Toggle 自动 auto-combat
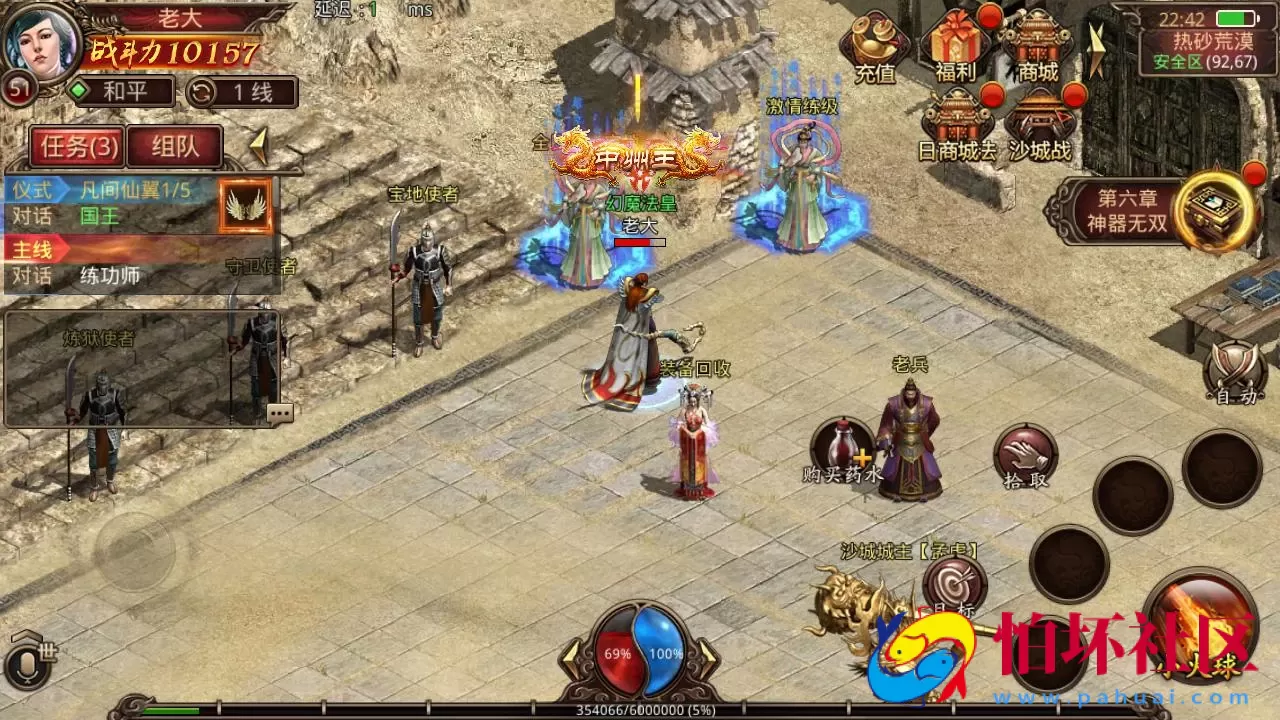 1234,374
